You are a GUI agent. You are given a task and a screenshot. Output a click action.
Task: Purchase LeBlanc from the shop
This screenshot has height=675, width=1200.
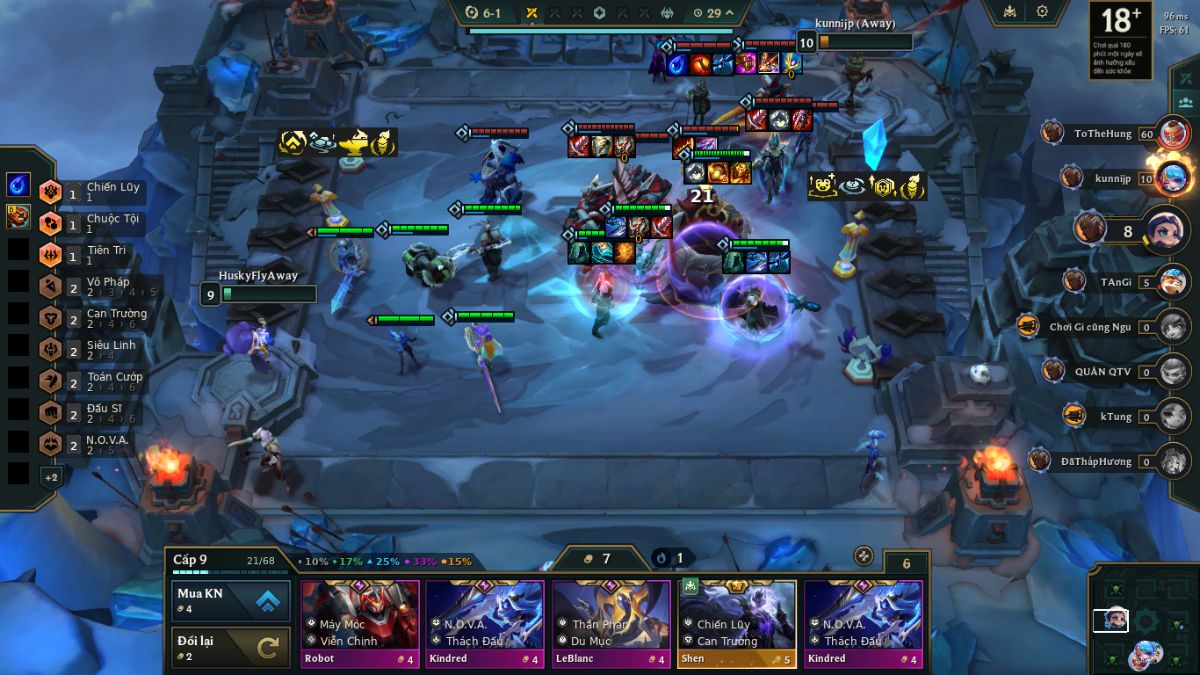tap(611, 623)
